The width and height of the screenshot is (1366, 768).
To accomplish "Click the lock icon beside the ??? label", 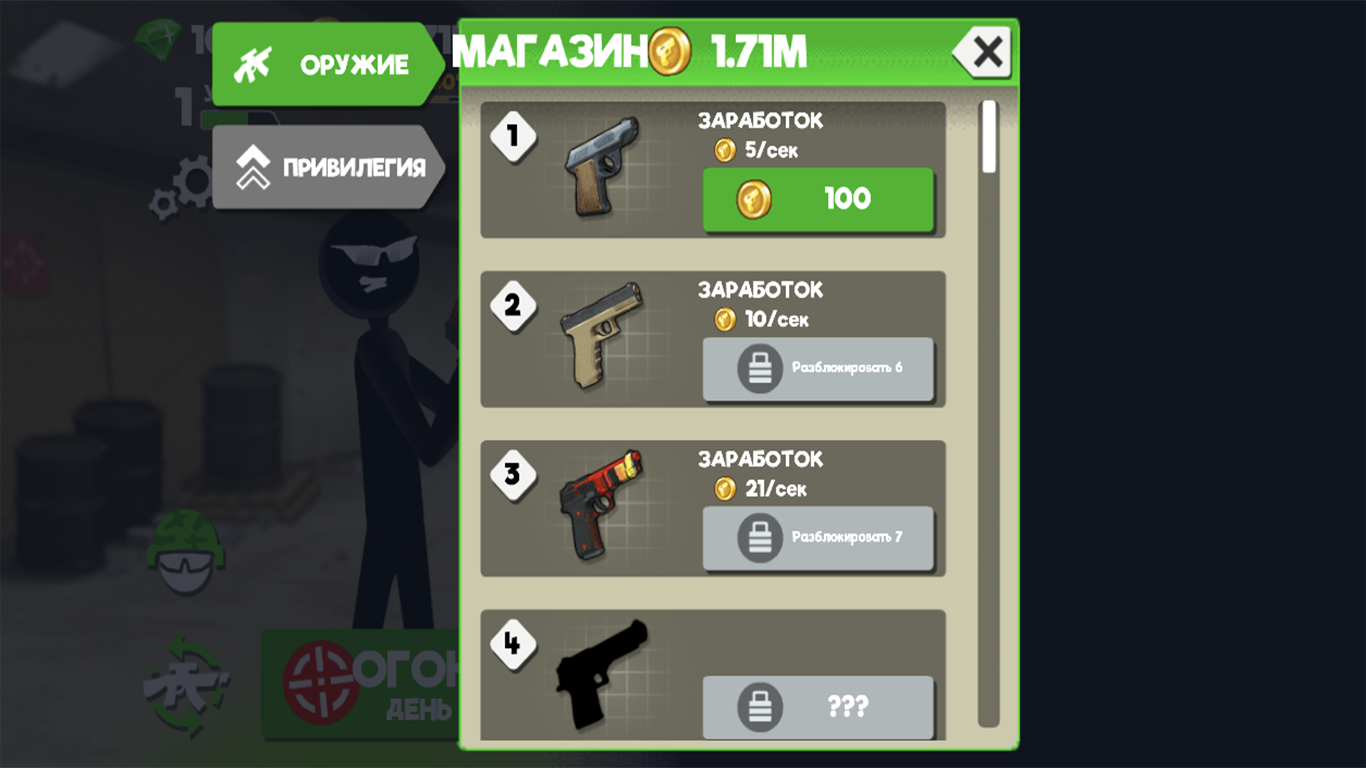I will (762, 708).
